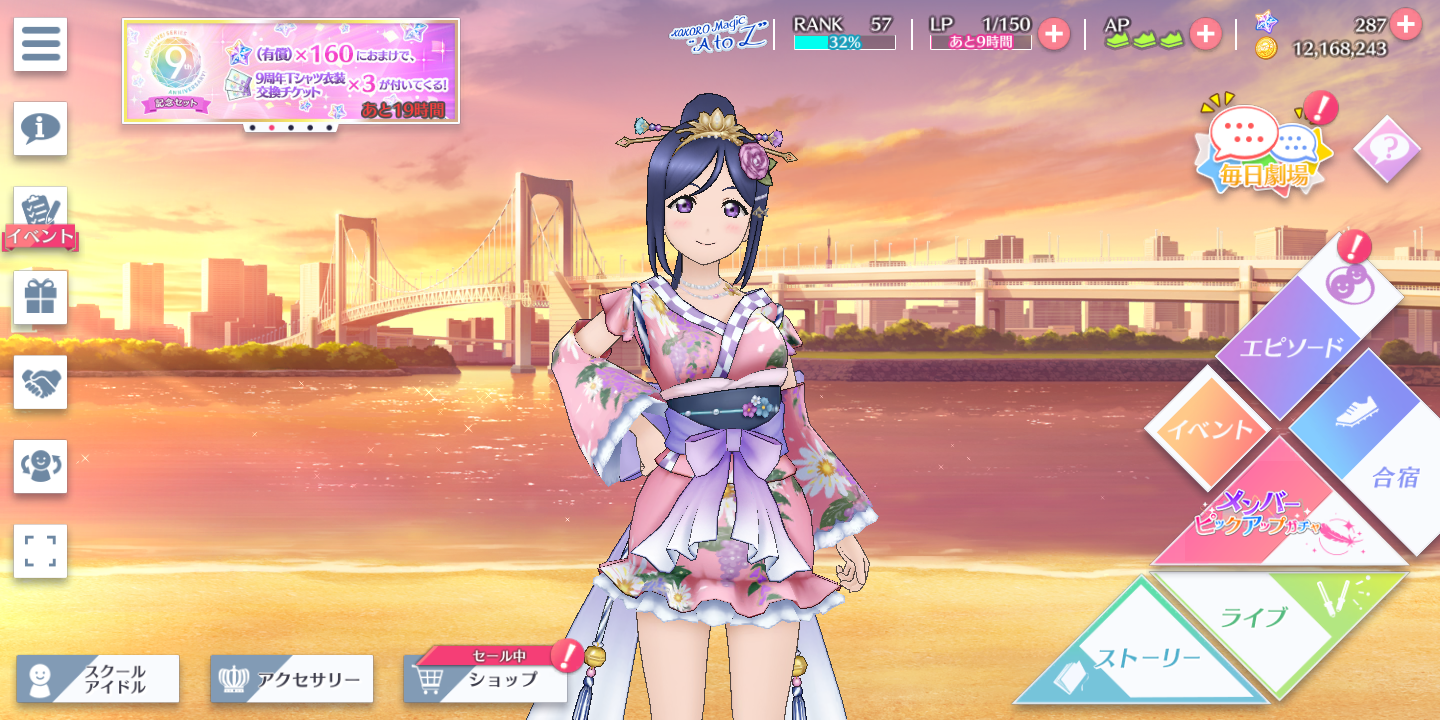
Task: Open the gift box present inbox
Action: click(x=40, y=297)
